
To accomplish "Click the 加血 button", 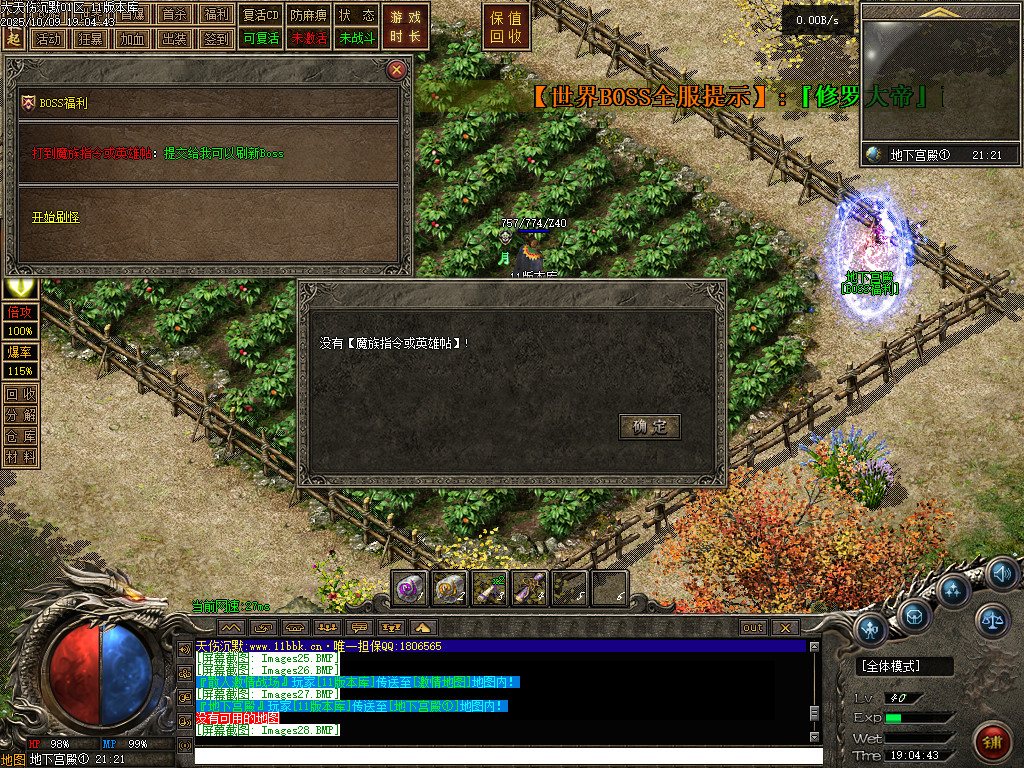I will point(132,39).
